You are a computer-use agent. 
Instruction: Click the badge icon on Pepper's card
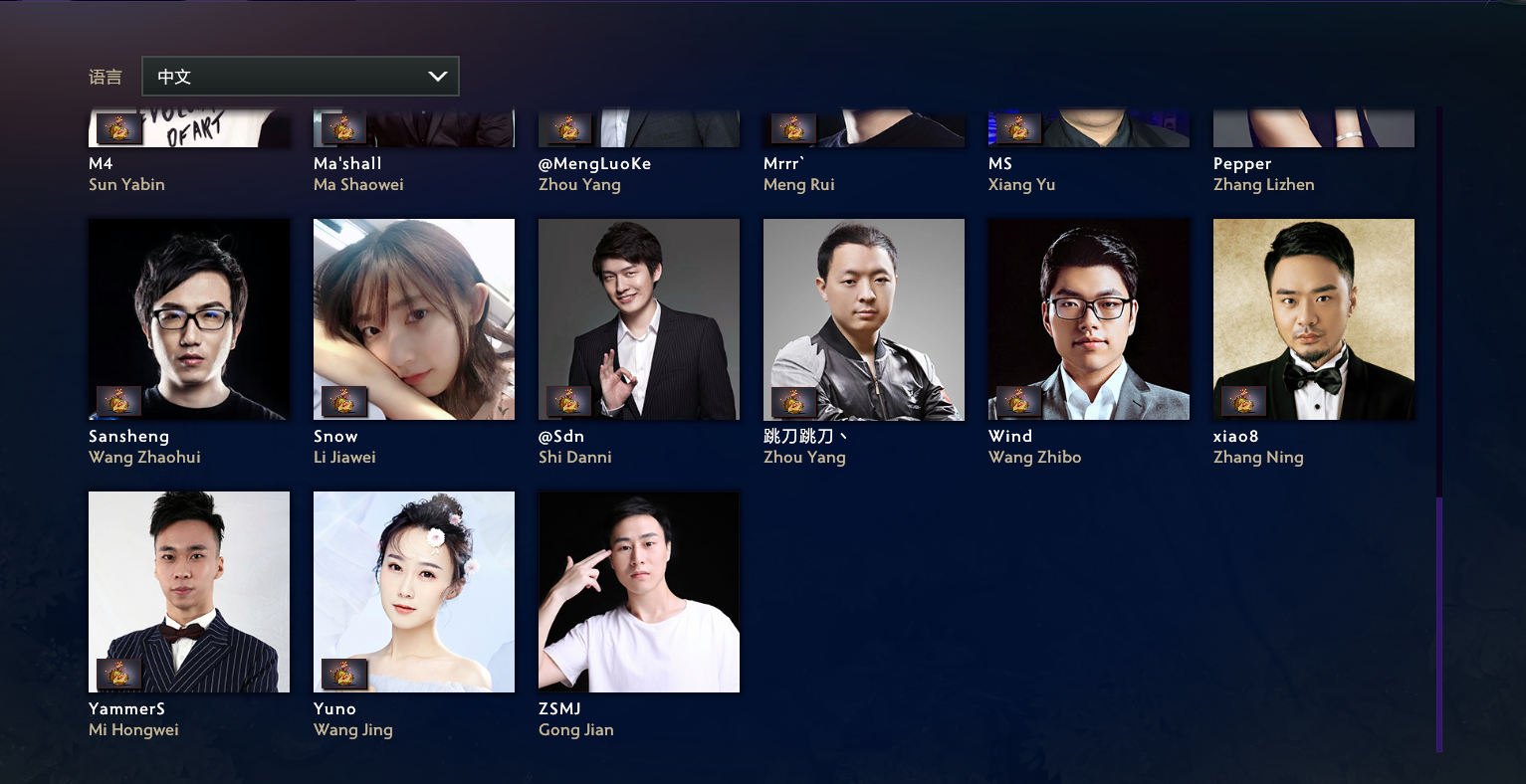point(1244,127)
